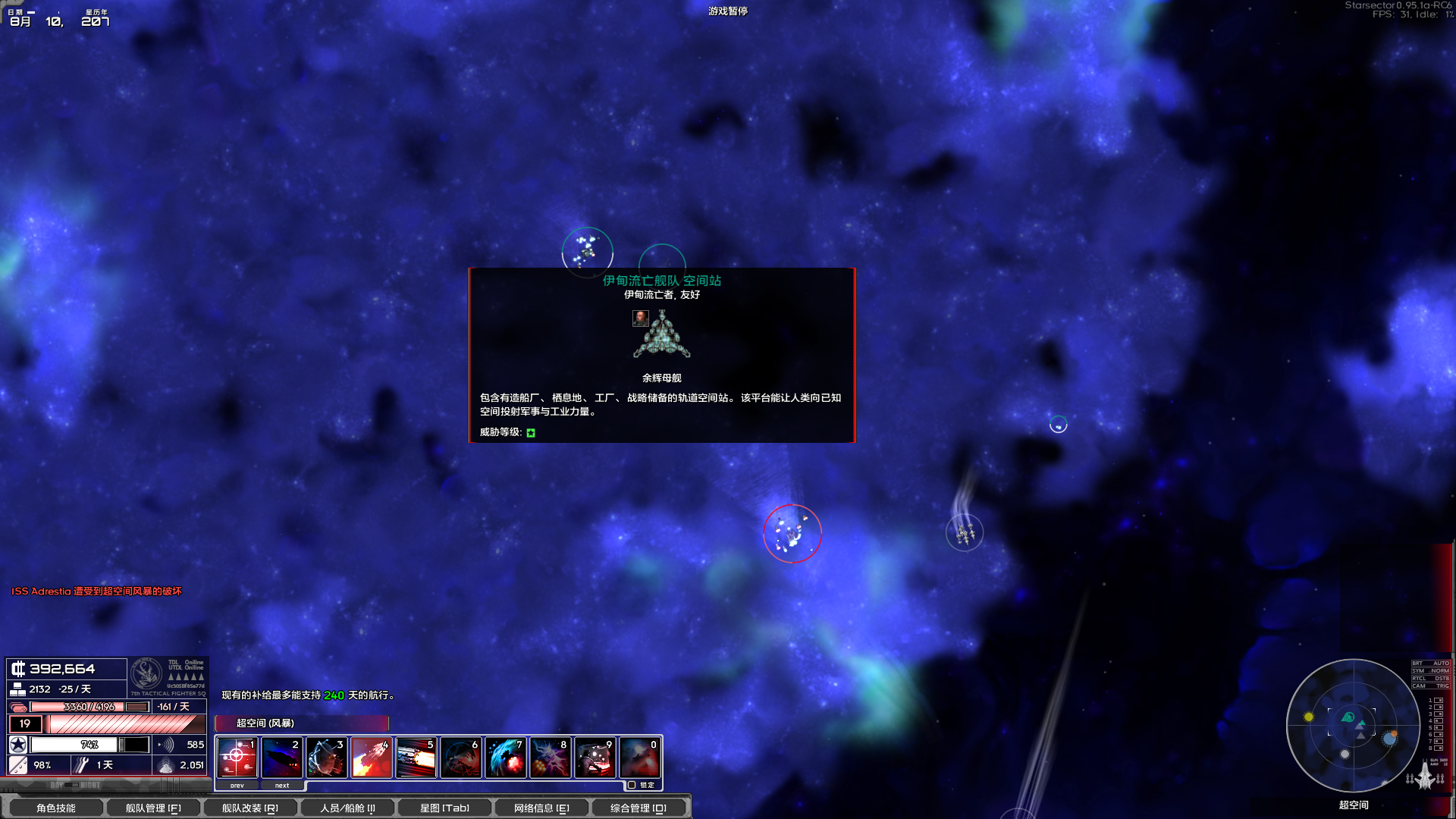This screenshot has width=1456, height=819.
Task: Select the Go Dark ability in slot 2
Action: (283, 757)
